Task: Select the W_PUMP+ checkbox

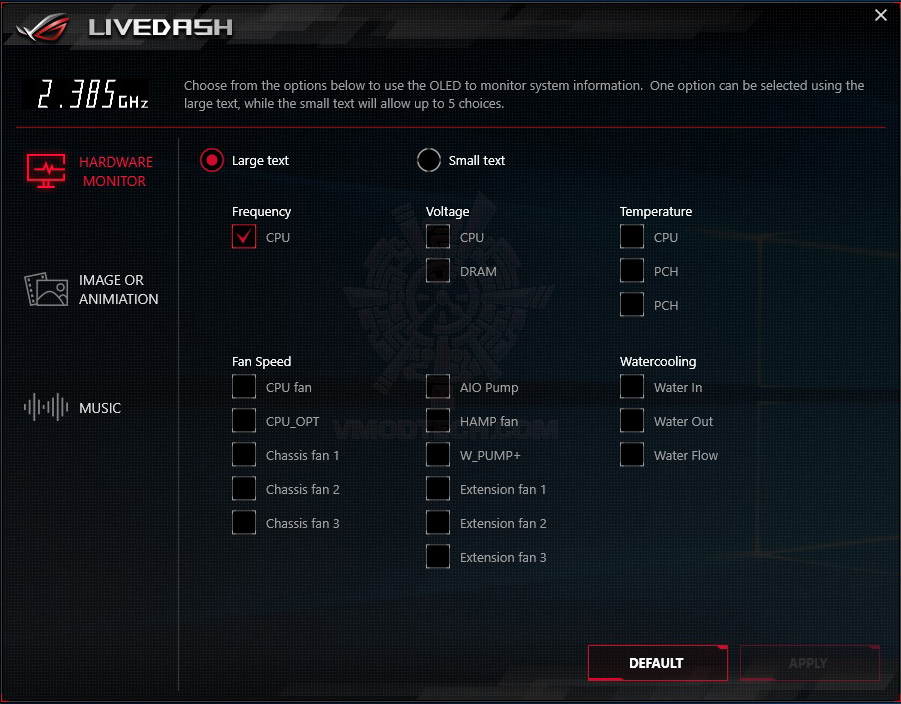Action: click(438, 455)
